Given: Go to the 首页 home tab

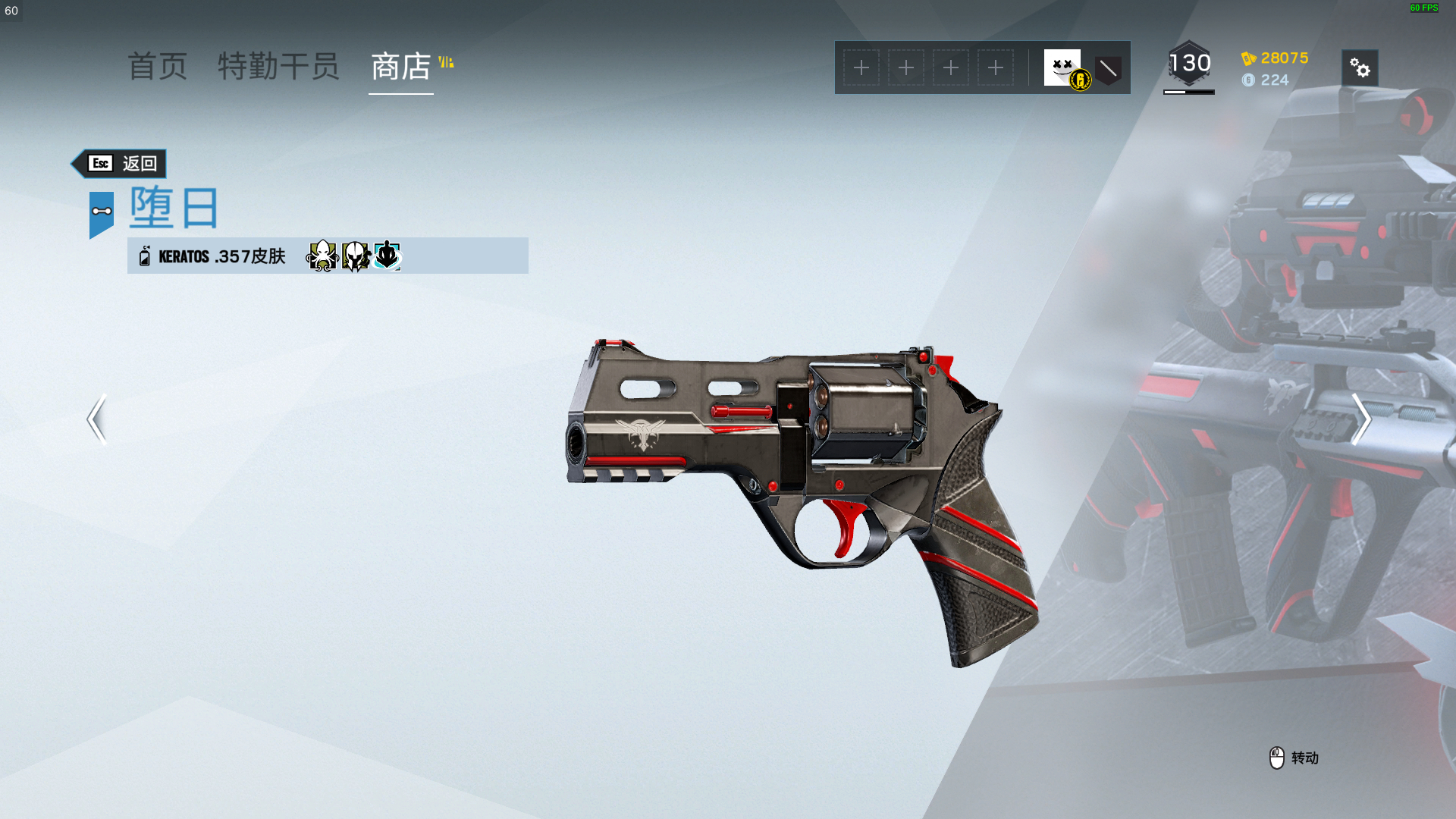Looking at the screenshot, I should tap(157, 67).
